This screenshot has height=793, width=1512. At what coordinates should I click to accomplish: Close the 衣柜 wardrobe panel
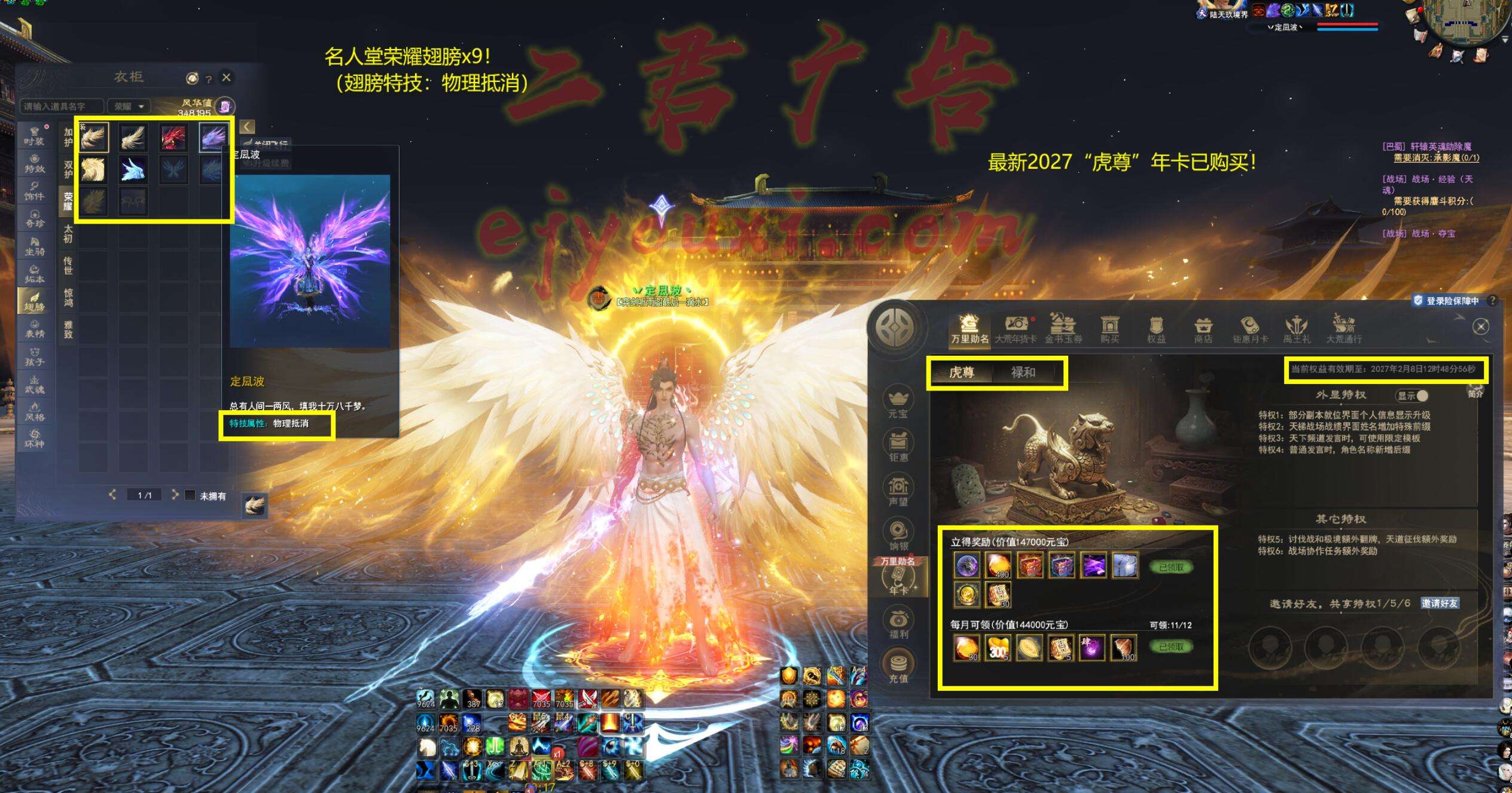click(226, 78)
